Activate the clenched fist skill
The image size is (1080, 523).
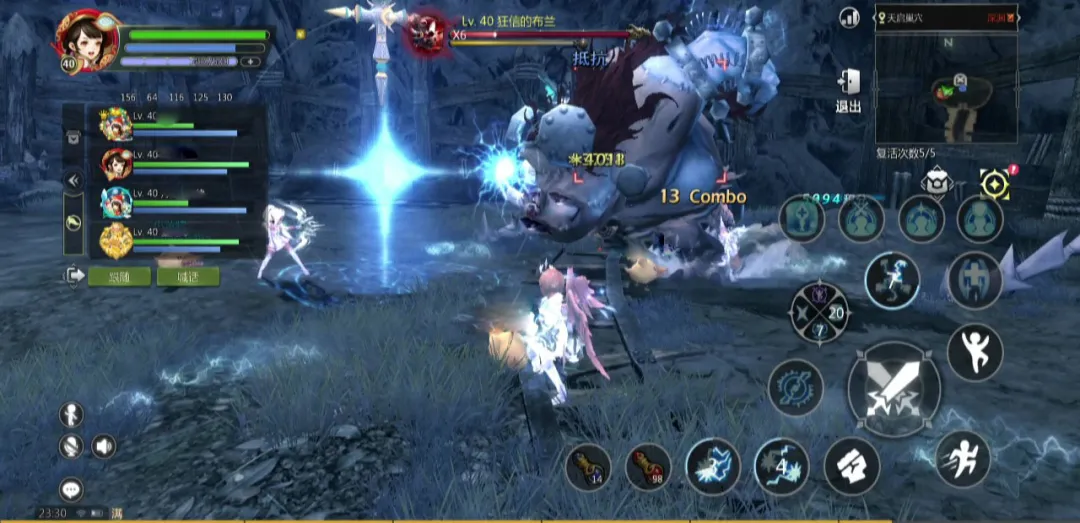pyautogui.click(x=851, y=466)
